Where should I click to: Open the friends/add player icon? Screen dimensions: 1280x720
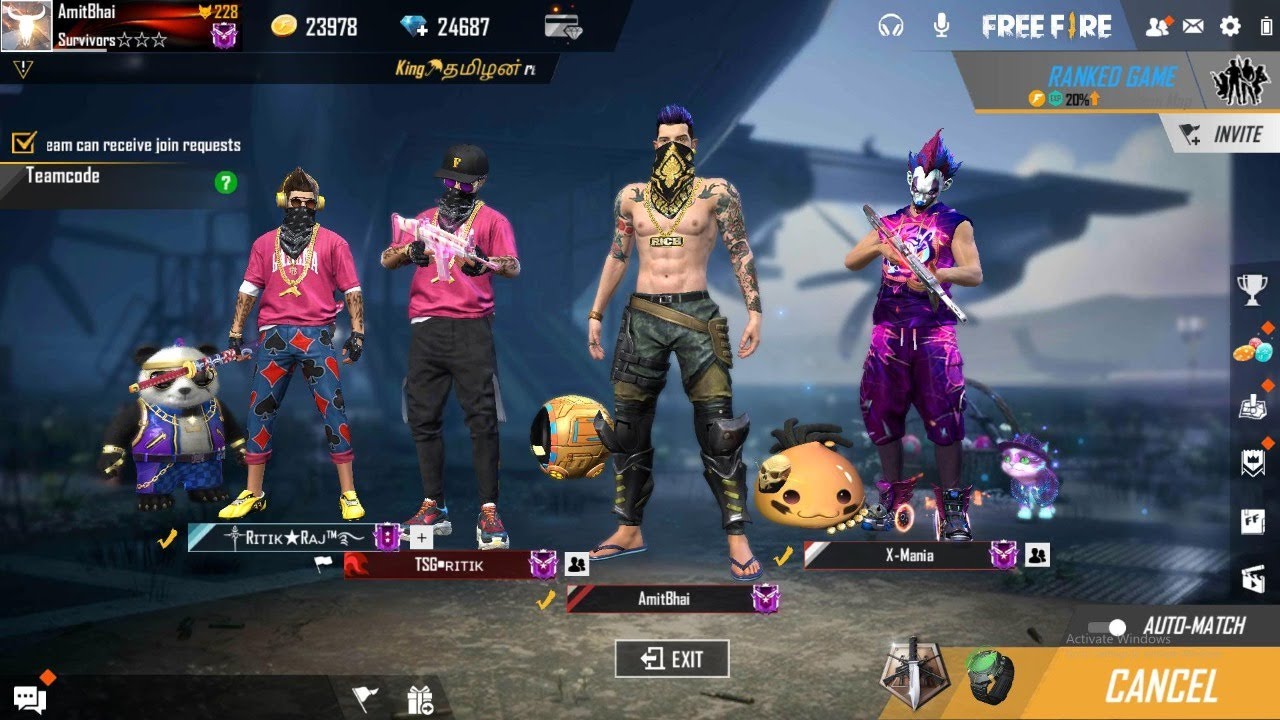[x=1155, y=25]
